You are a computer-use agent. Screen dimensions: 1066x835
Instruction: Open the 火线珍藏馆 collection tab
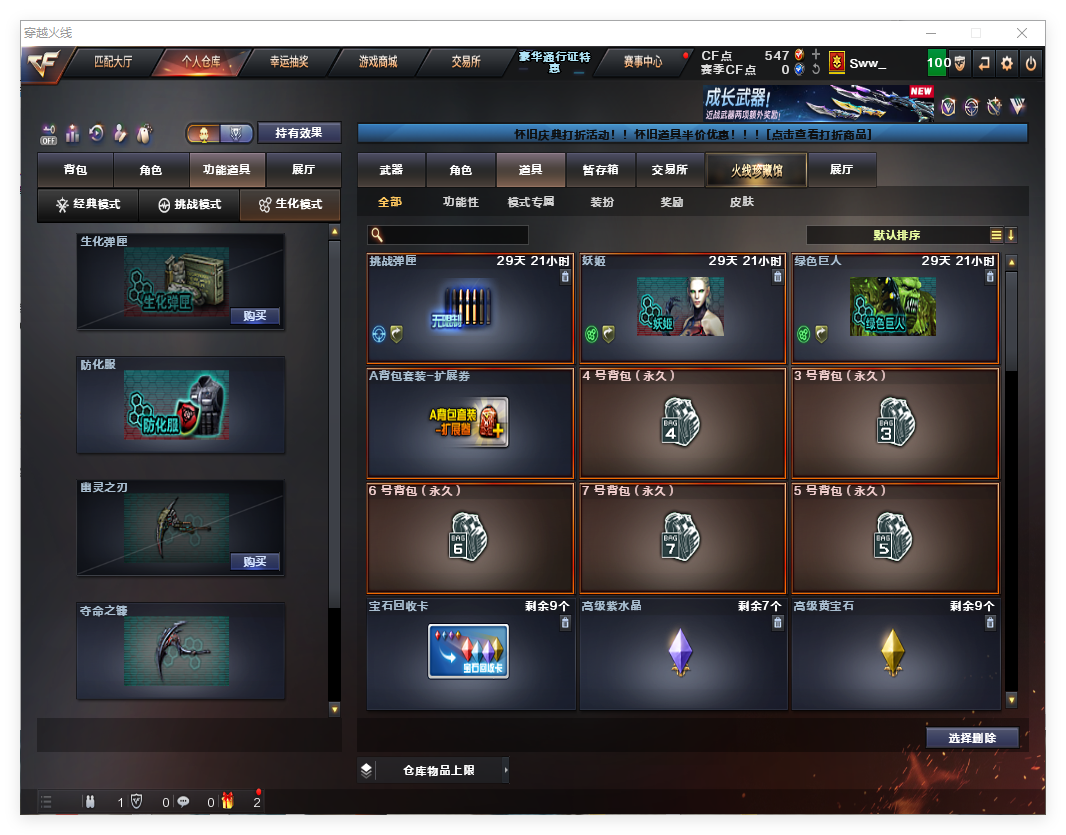coord(756,170)
